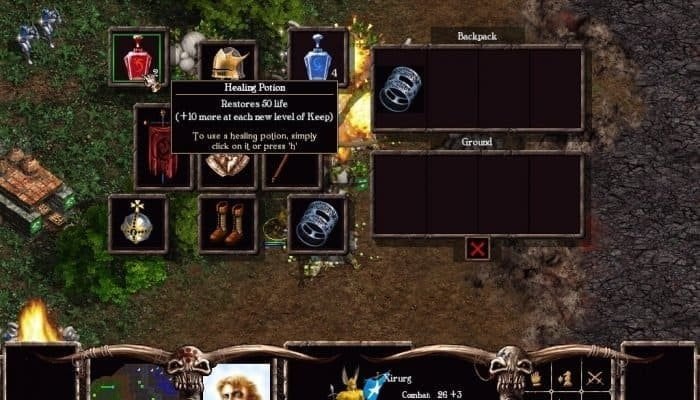The image size is (700, 400).
Task: Select the blue mana potion slot
Action: tap(317, 58)
